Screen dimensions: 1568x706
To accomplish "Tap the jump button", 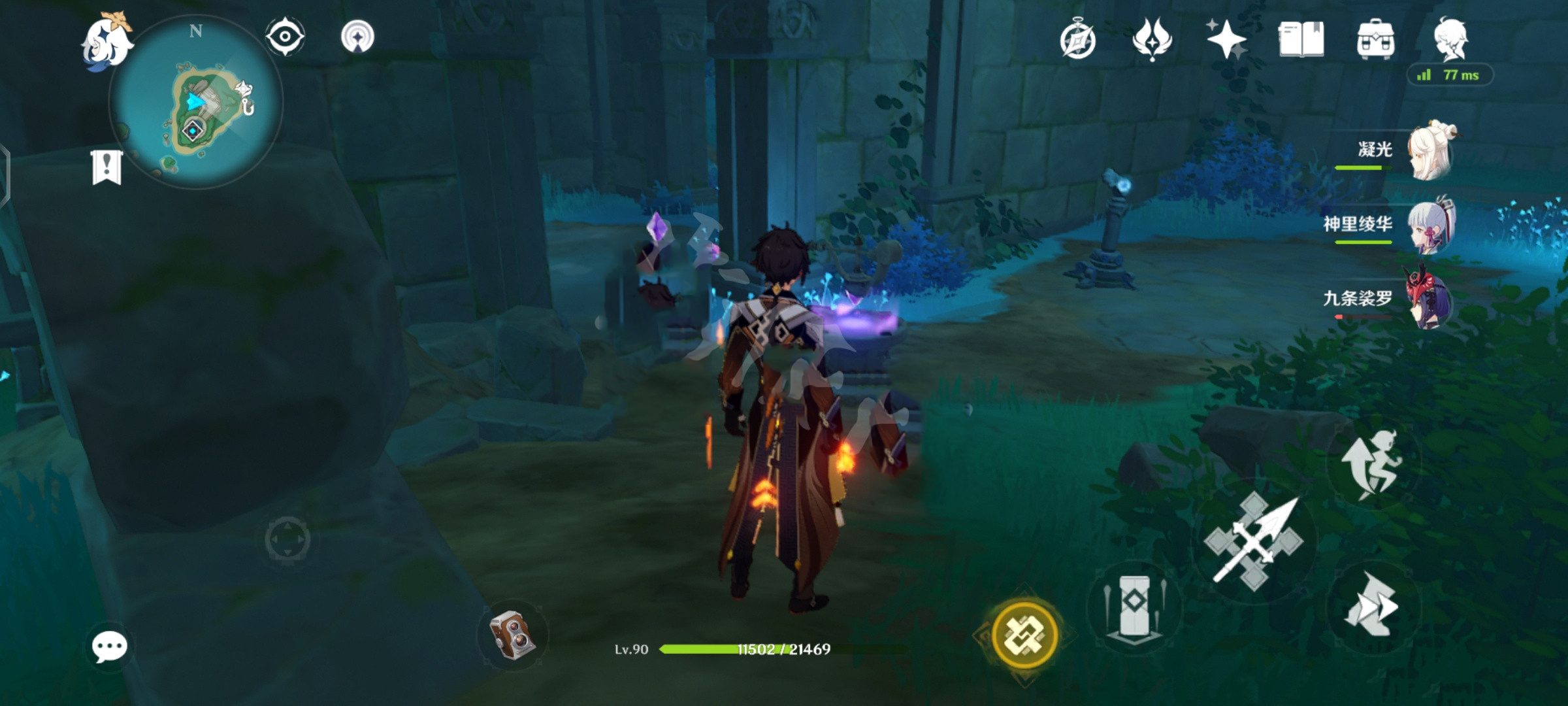I will (x=1372, y=463).
